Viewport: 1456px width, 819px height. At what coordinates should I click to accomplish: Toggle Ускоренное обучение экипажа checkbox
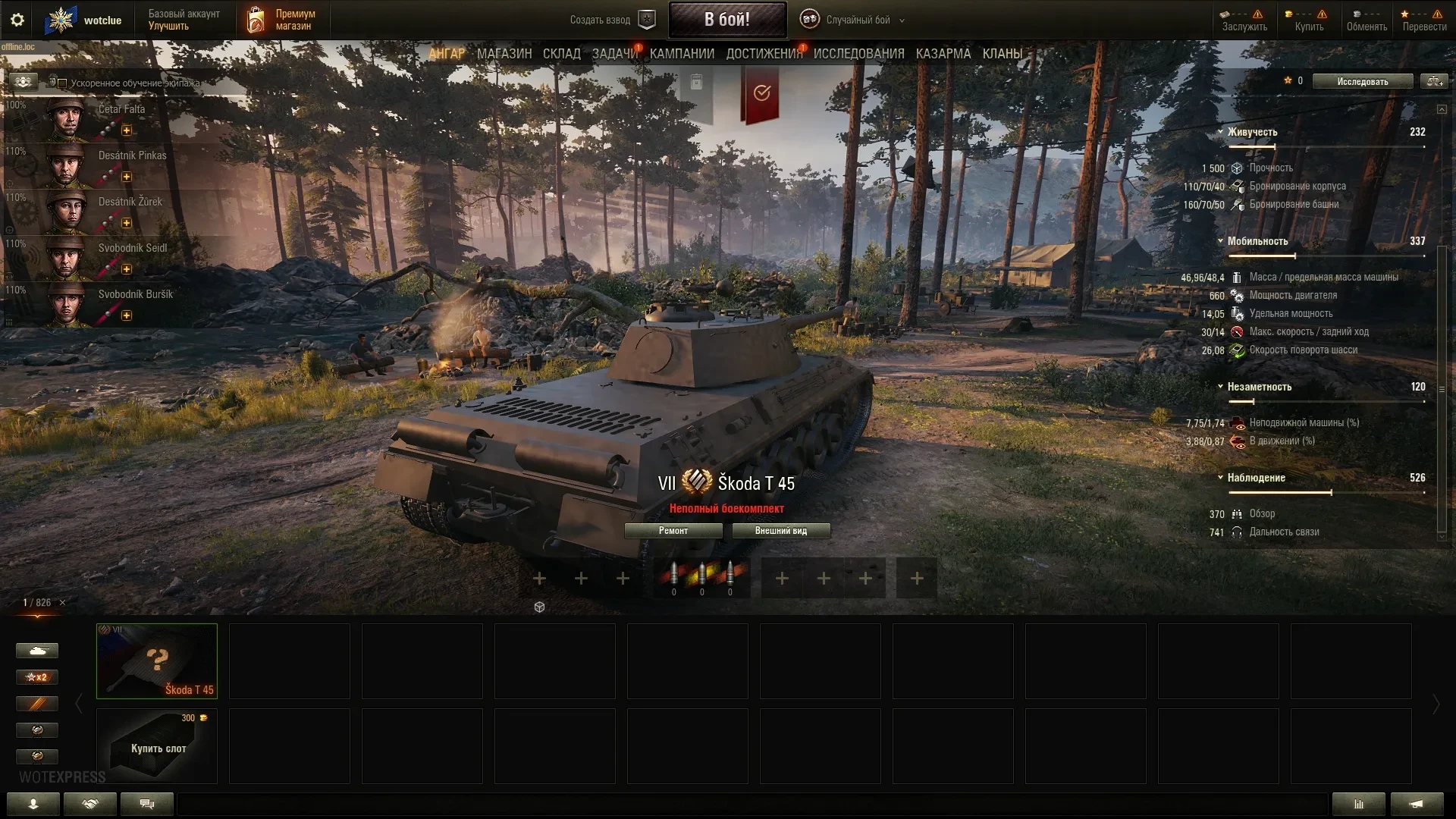click(63, 83)
